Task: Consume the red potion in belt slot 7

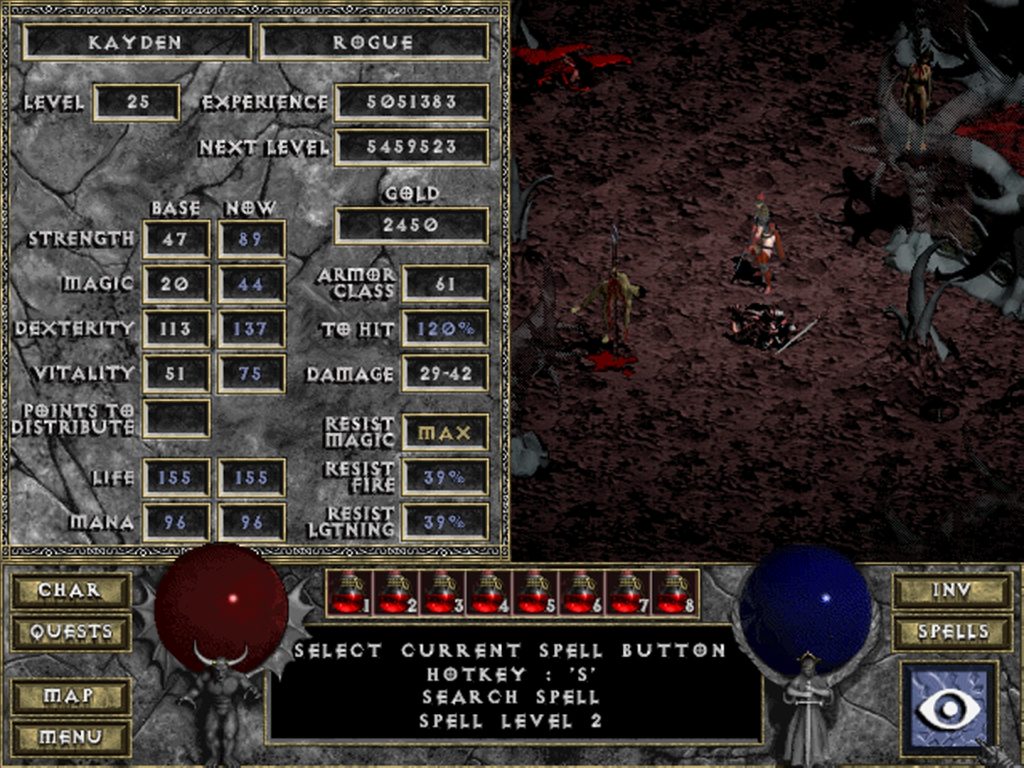Action: click(628, 593)
